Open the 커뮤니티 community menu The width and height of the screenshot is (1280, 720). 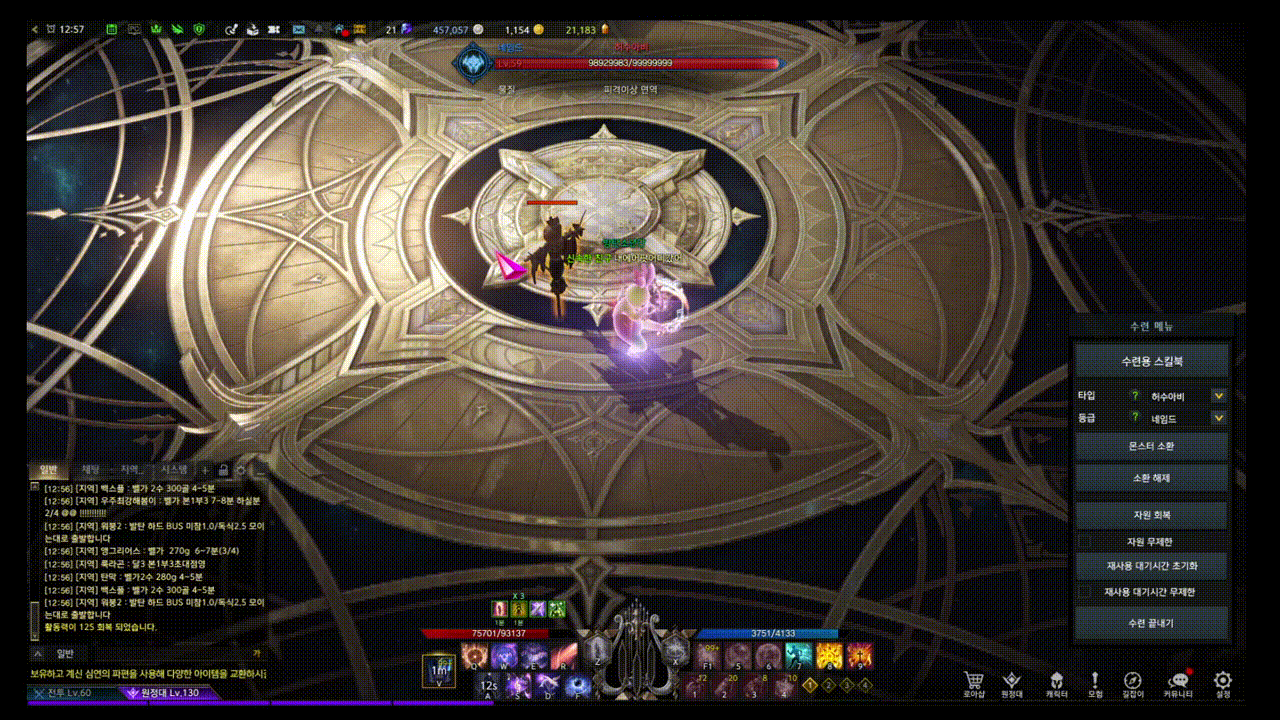tap(1178, 682)
